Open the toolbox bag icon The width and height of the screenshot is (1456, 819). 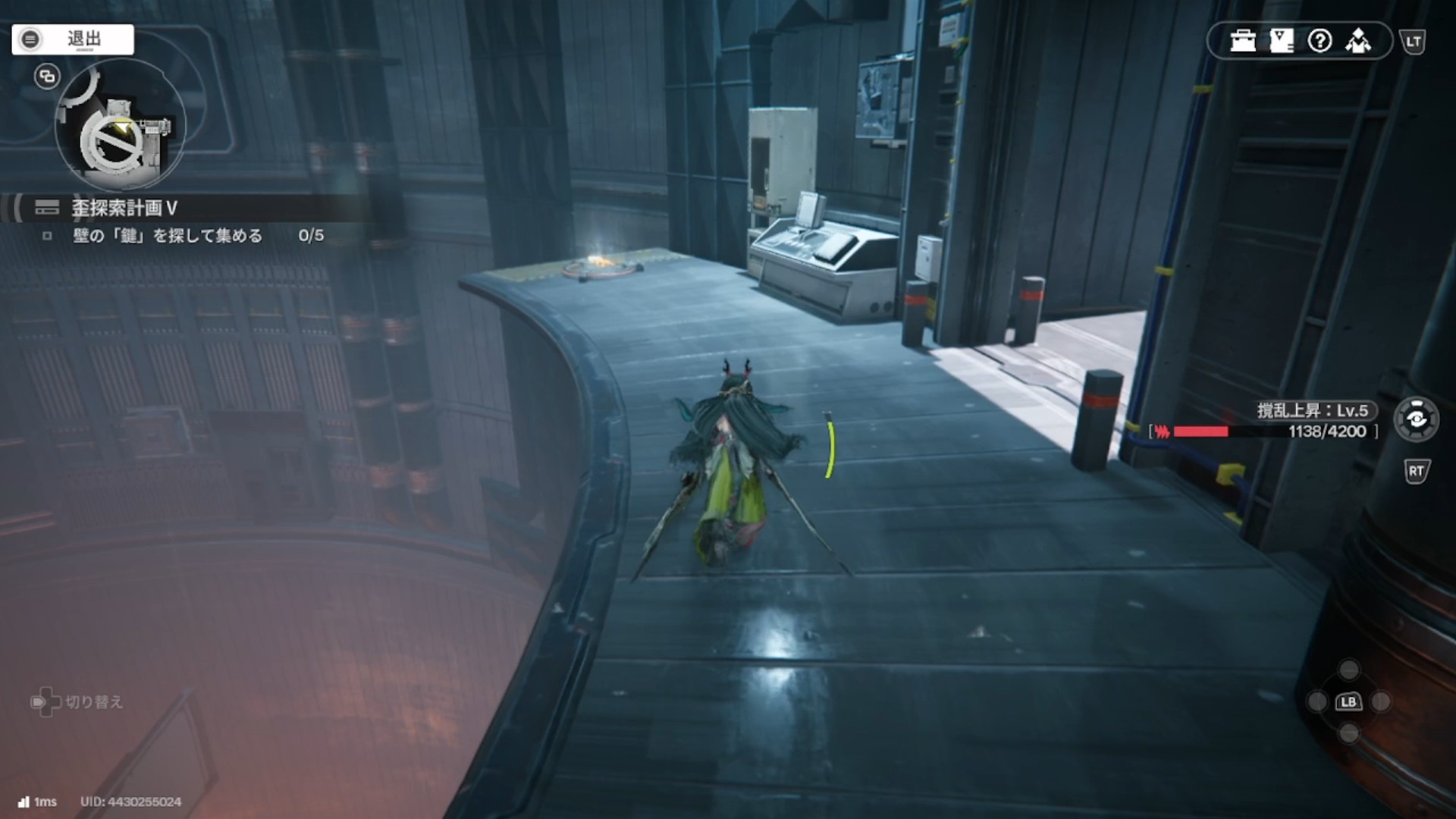coord(1243,41)
